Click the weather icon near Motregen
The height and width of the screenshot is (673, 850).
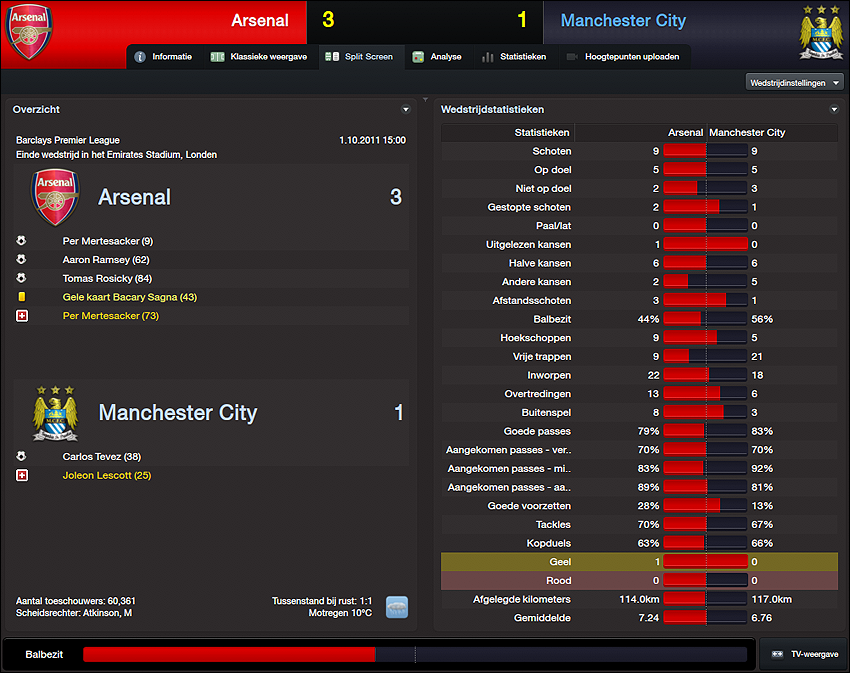[x=397, y=607]
